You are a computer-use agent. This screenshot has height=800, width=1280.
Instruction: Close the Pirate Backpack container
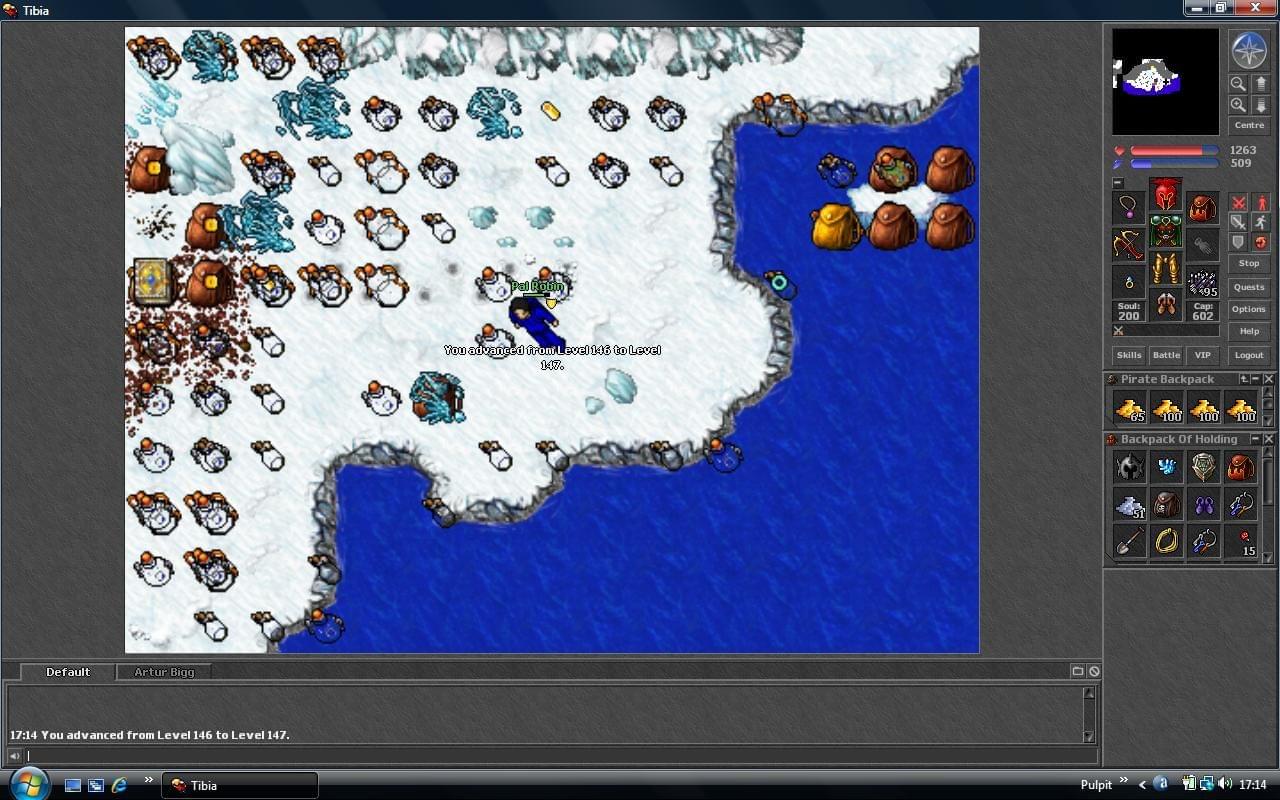pos(1269,379)
